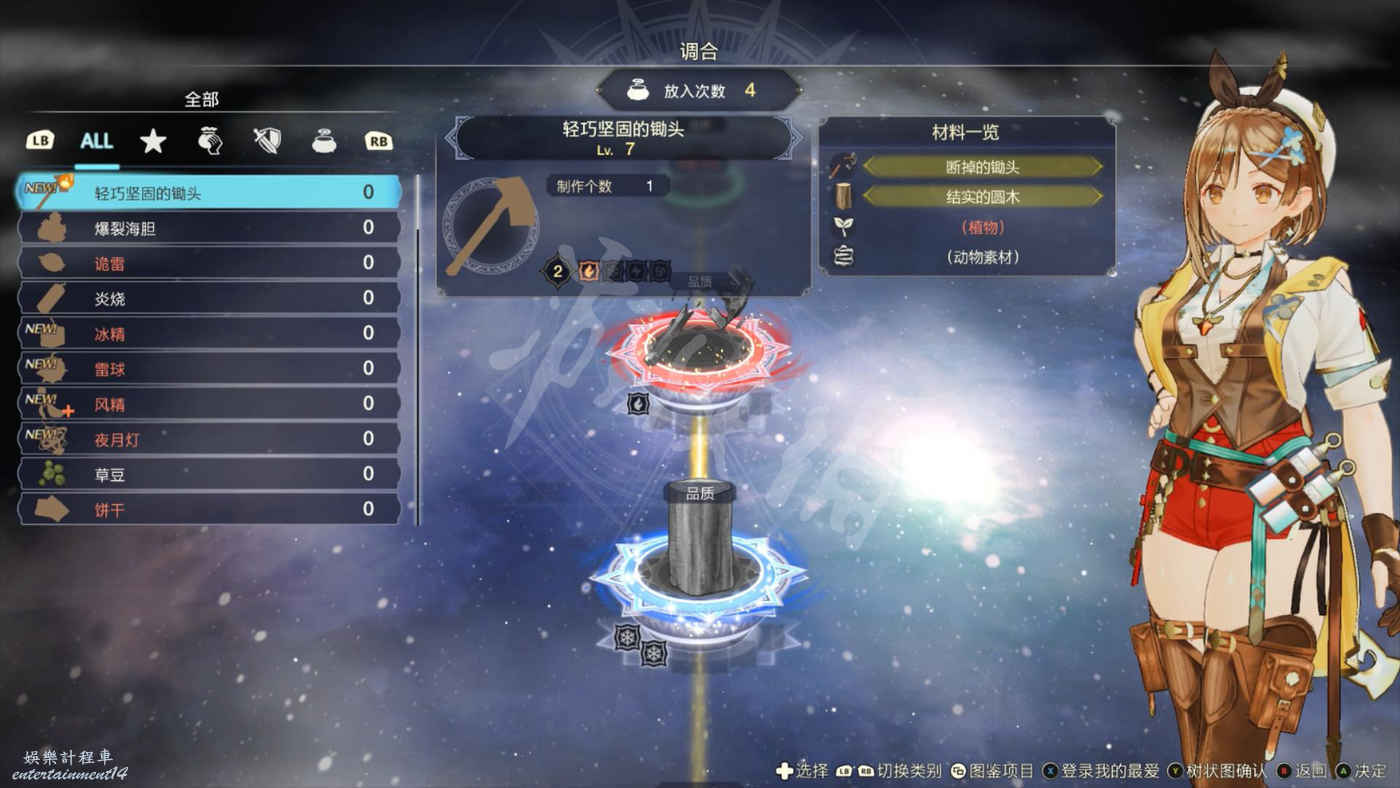Screen dimensions: 1400x788
Task: Choose the 爆裂海胆 recipe
Action: (x=209, y=228)
